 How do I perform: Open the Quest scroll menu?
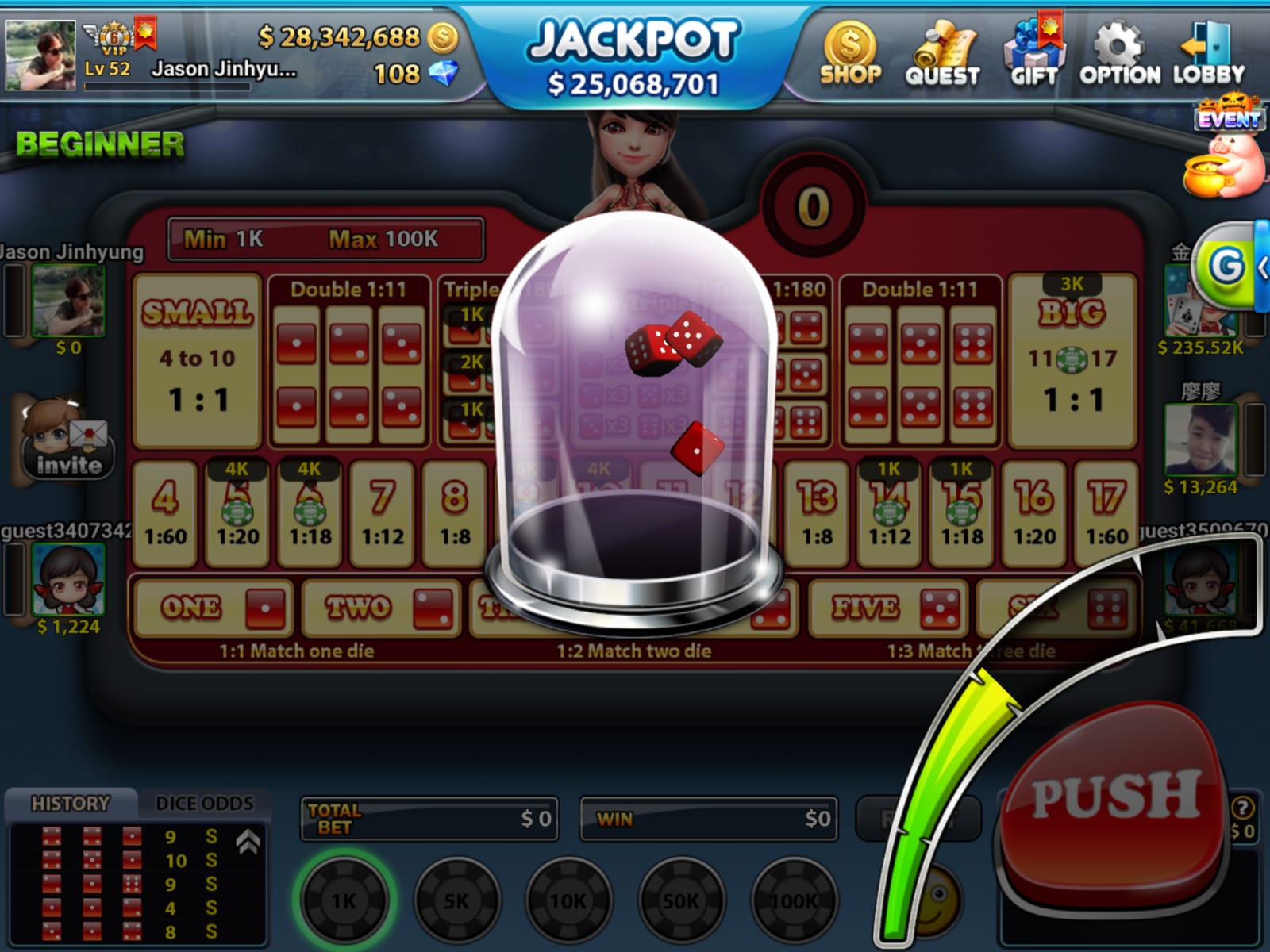pos(942,54)
